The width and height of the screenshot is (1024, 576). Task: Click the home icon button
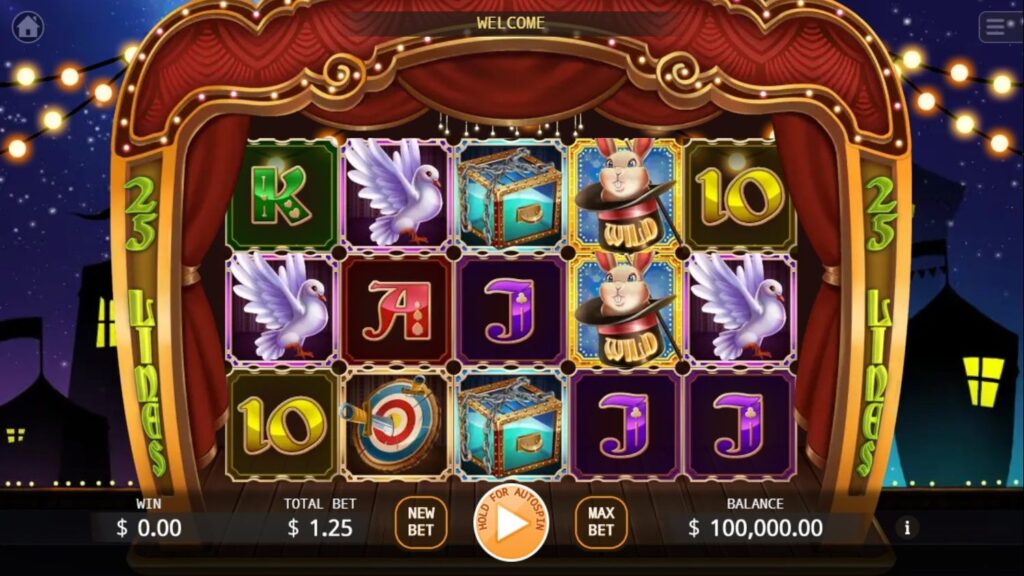coord(28,27)
